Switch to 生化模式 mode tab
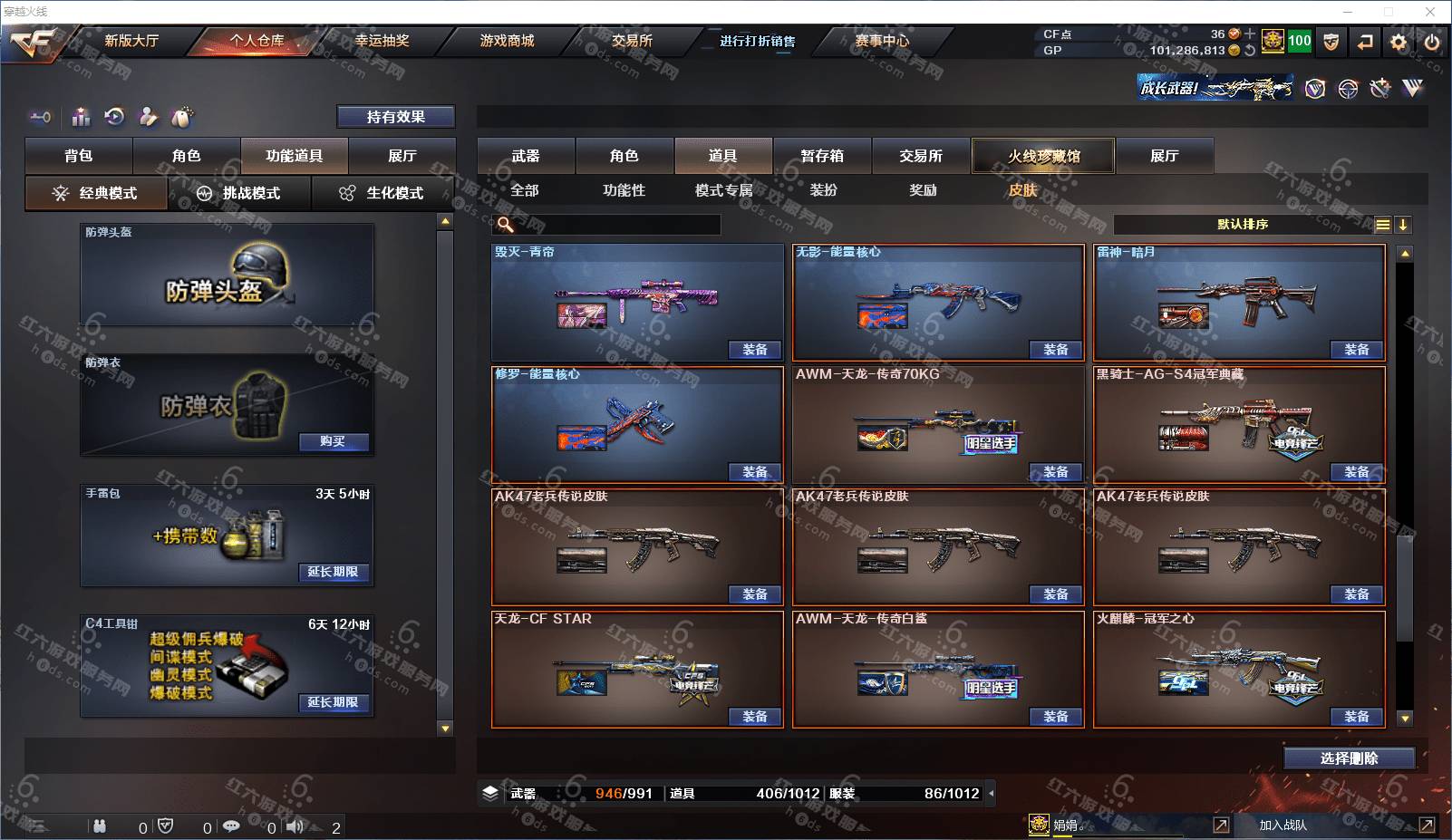 (x=382, y=193)
